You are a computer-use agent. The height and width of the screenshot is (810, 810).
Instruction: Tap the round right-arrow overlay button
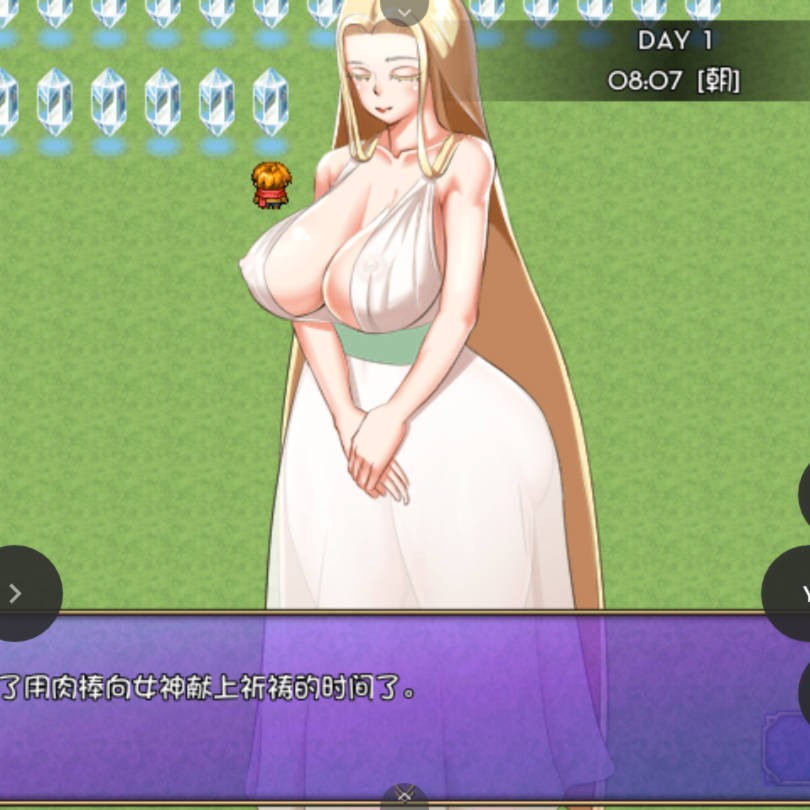pos(17,593)
